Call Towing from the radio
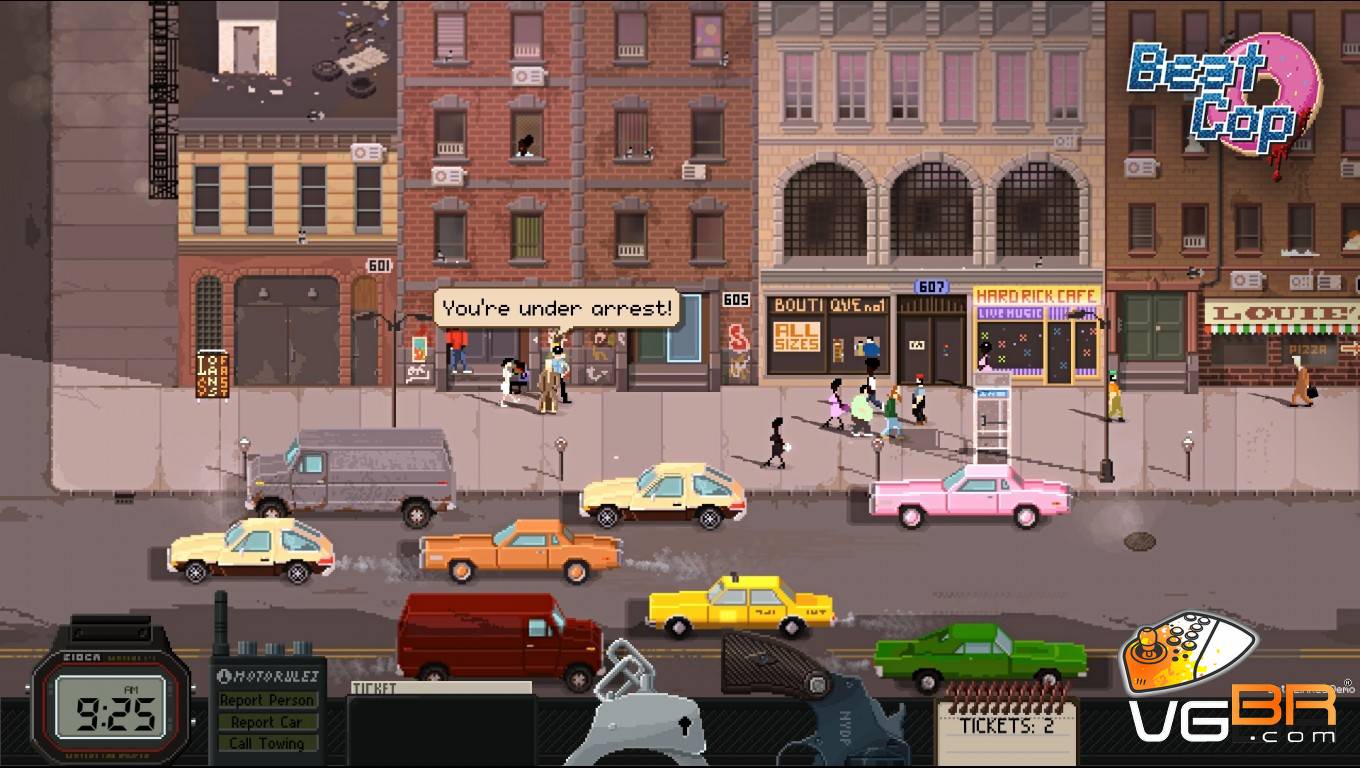 267,743
